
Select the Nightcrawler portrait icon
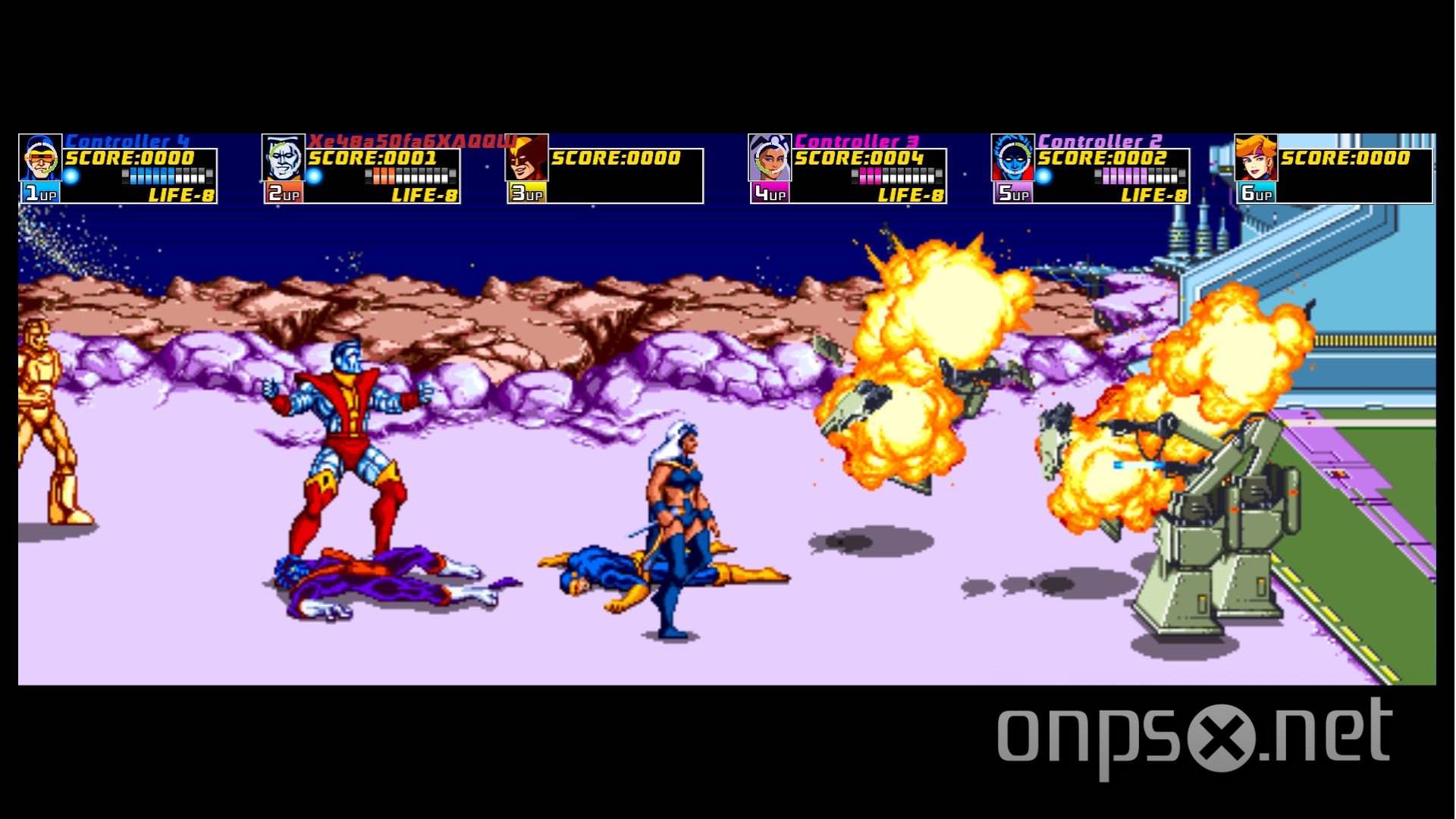point(1014,159)
